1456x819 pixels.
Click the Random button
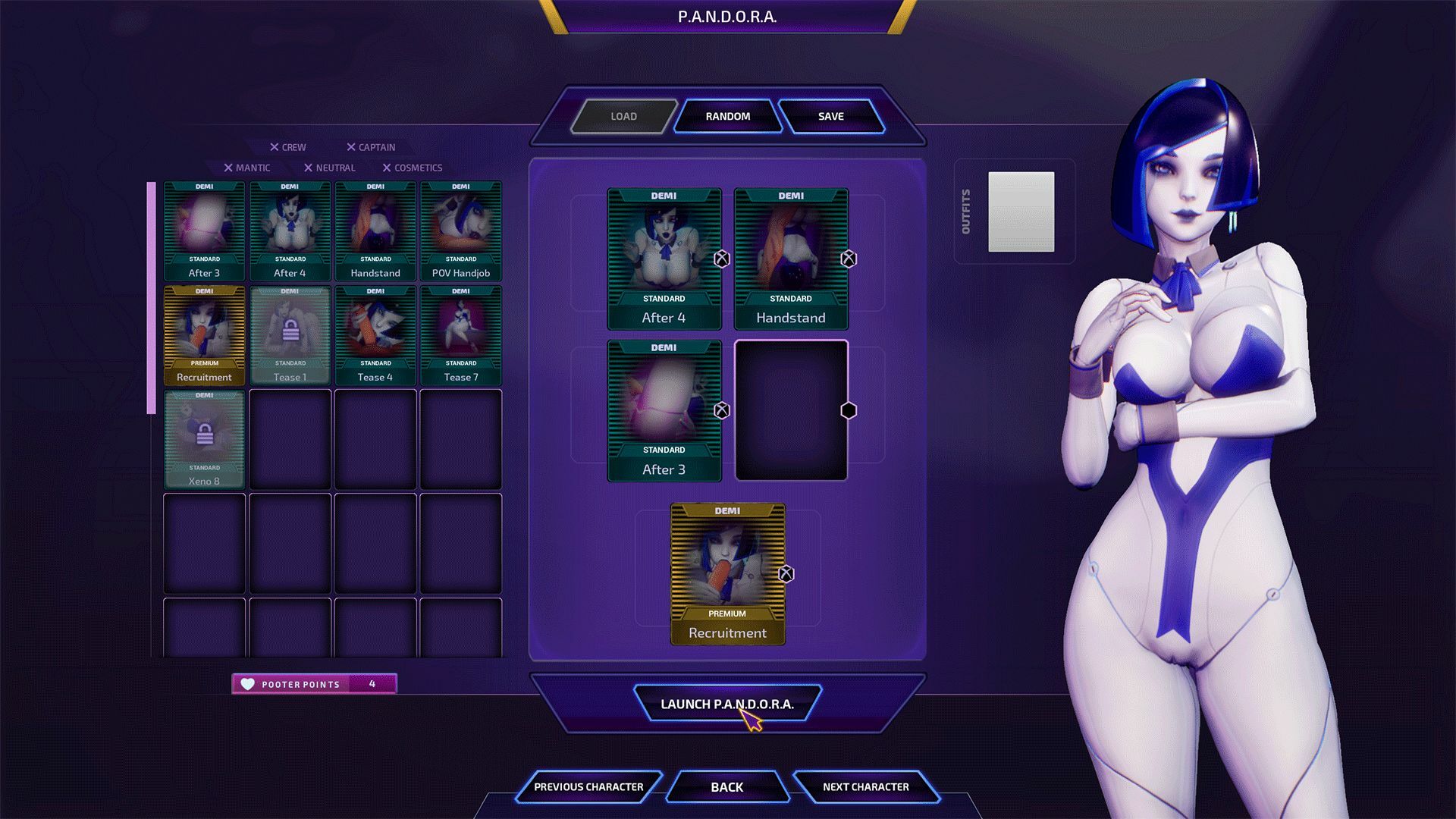(x=727, y=116)
